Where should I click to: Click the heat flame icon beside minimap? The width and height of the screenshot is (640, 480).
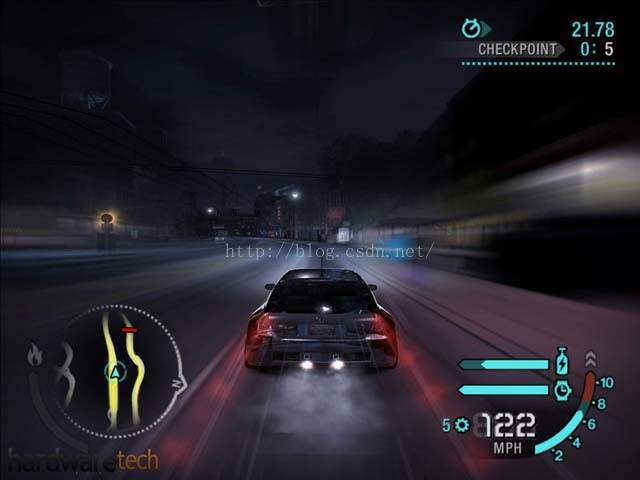[x=36, y=354]
